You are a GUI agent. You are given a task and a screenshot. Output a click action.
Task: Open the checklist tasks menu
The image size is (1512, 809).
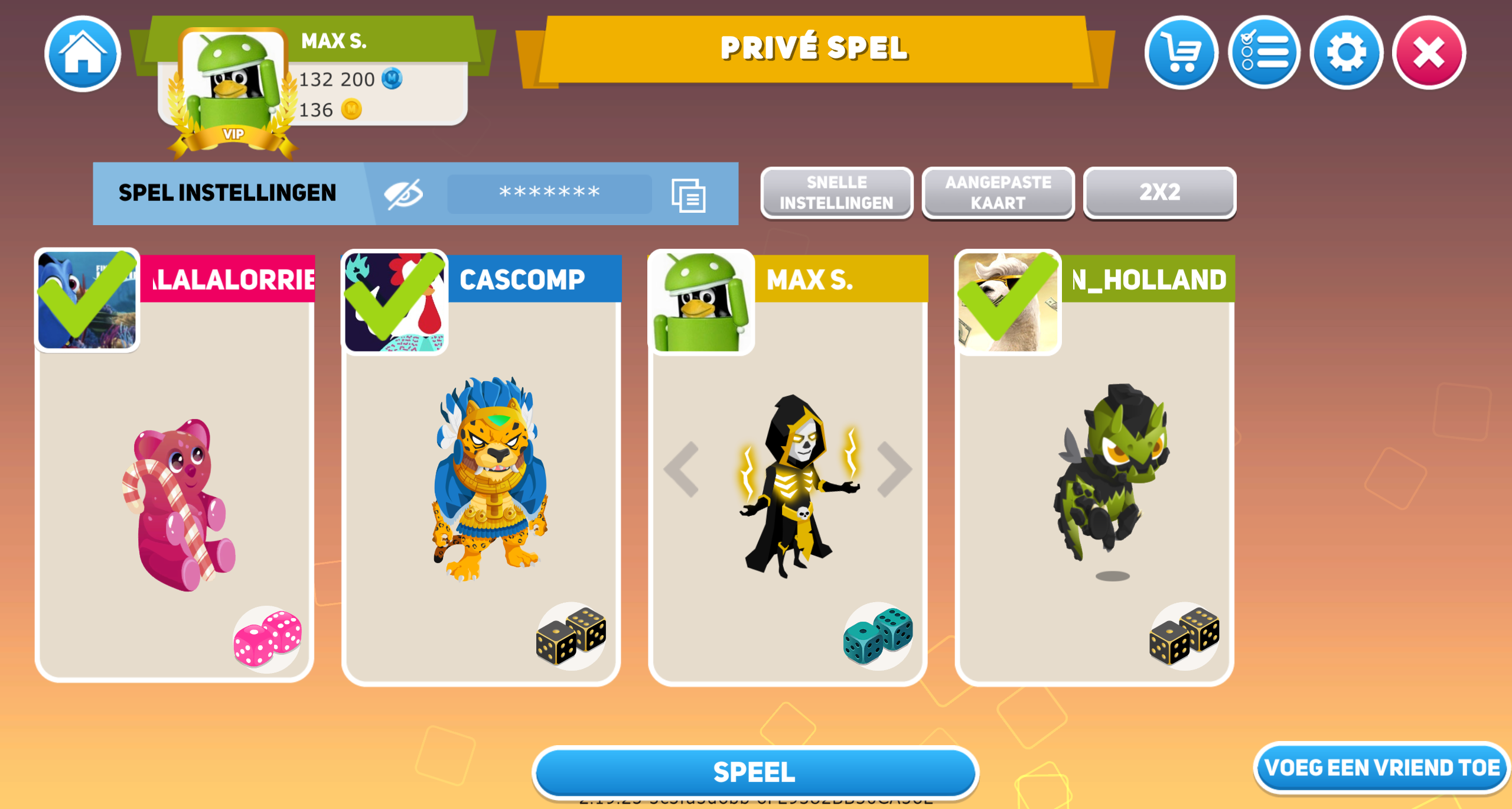(1263, 53)
